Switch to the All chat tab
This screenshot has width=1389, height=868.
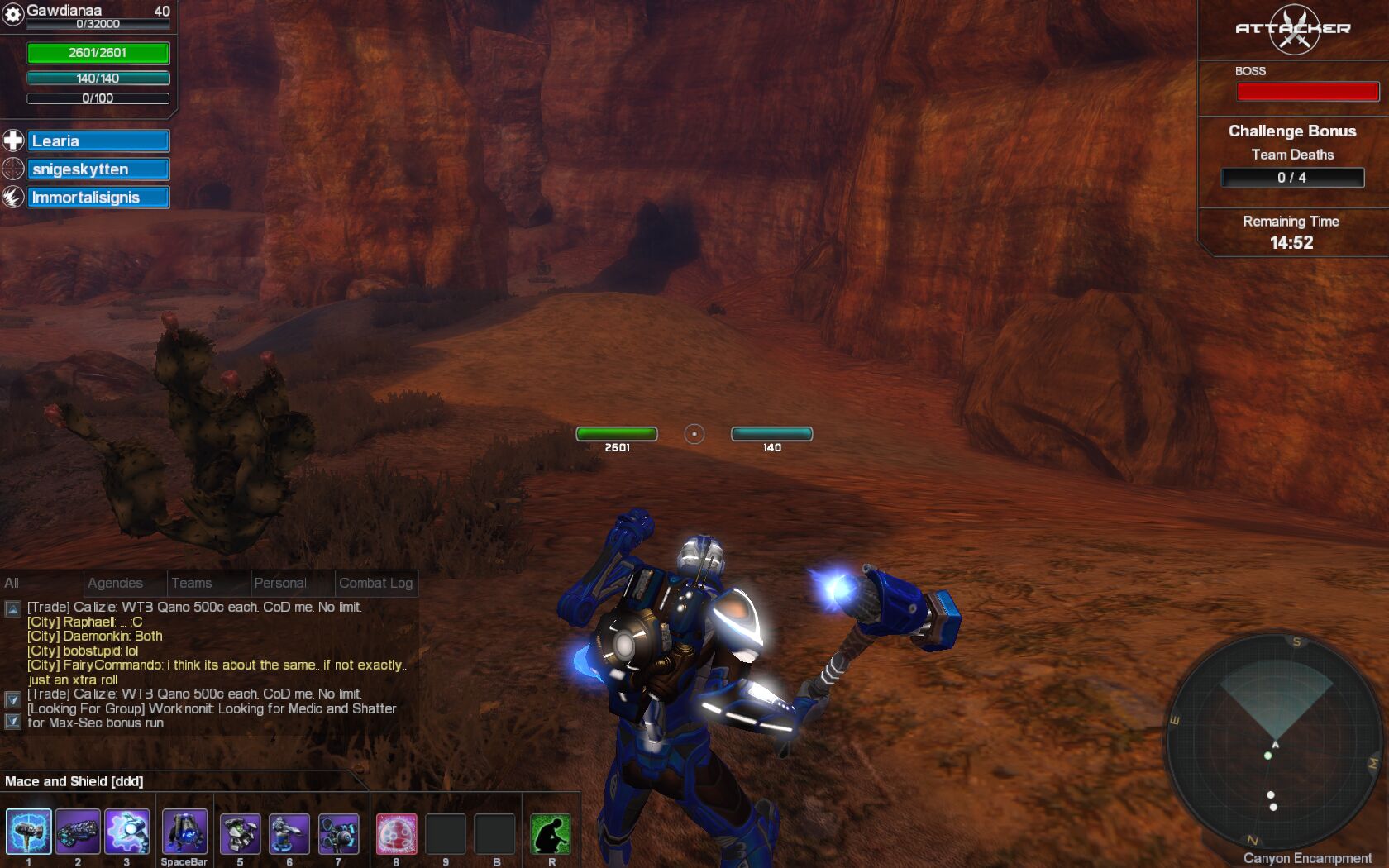pyautogui.click(x=12, y=583)
